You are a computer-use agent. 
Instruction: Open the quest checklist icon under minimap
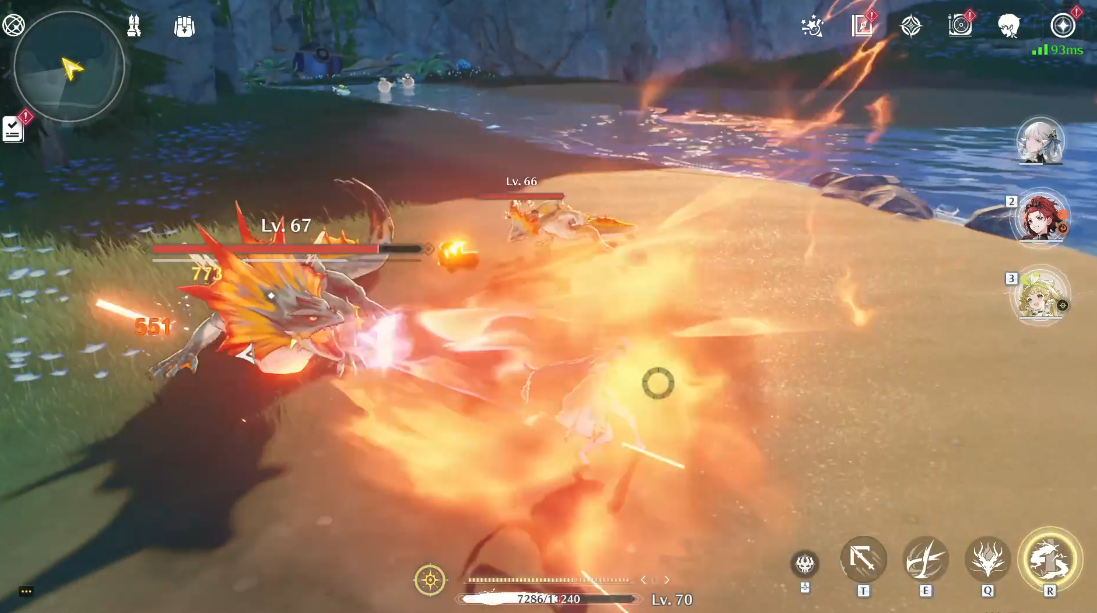click(x=13, y=128)
